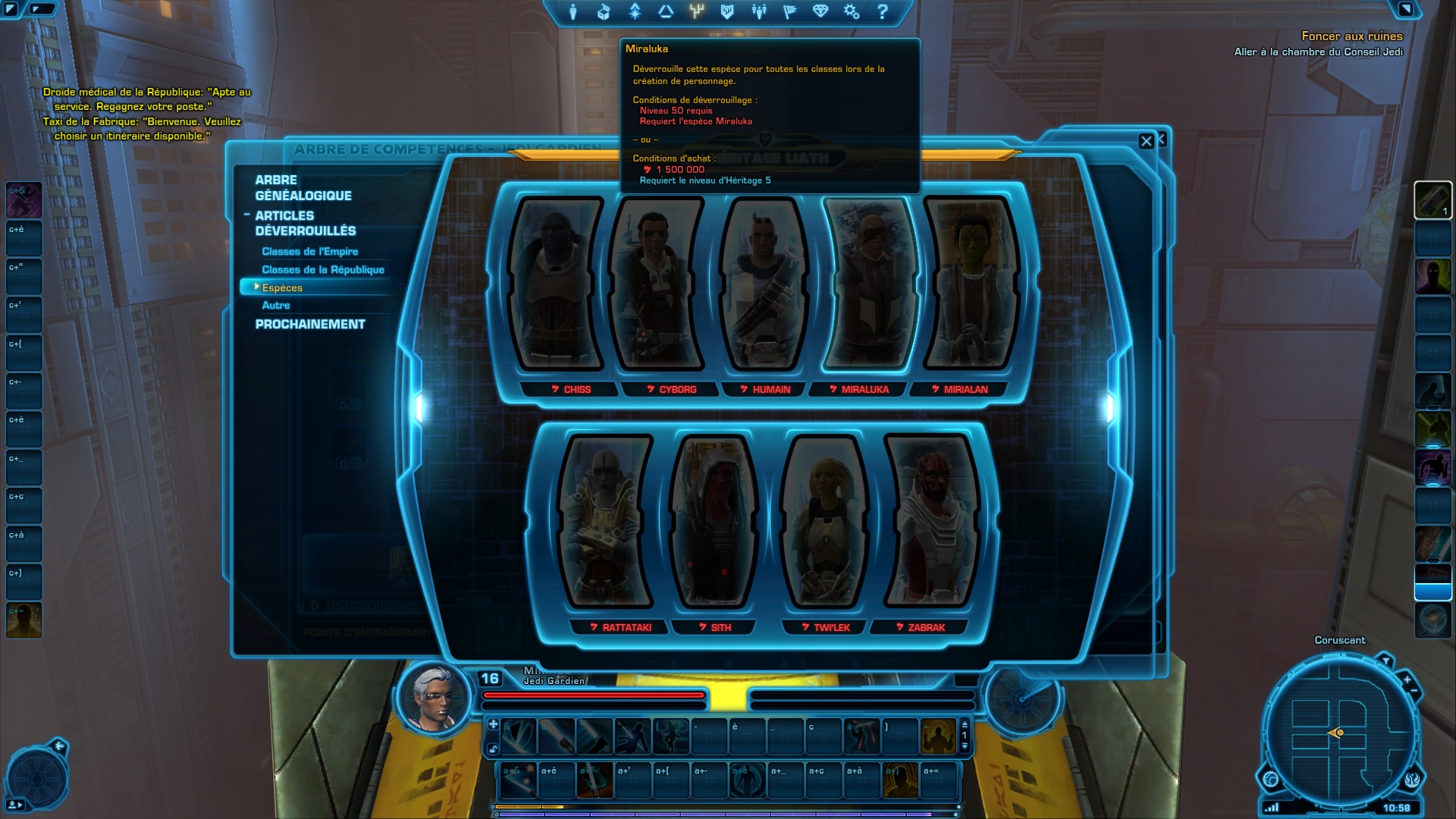Choose the Espèces category
Viewport: 1456px width, 819px height.
(x=282, y=288)
